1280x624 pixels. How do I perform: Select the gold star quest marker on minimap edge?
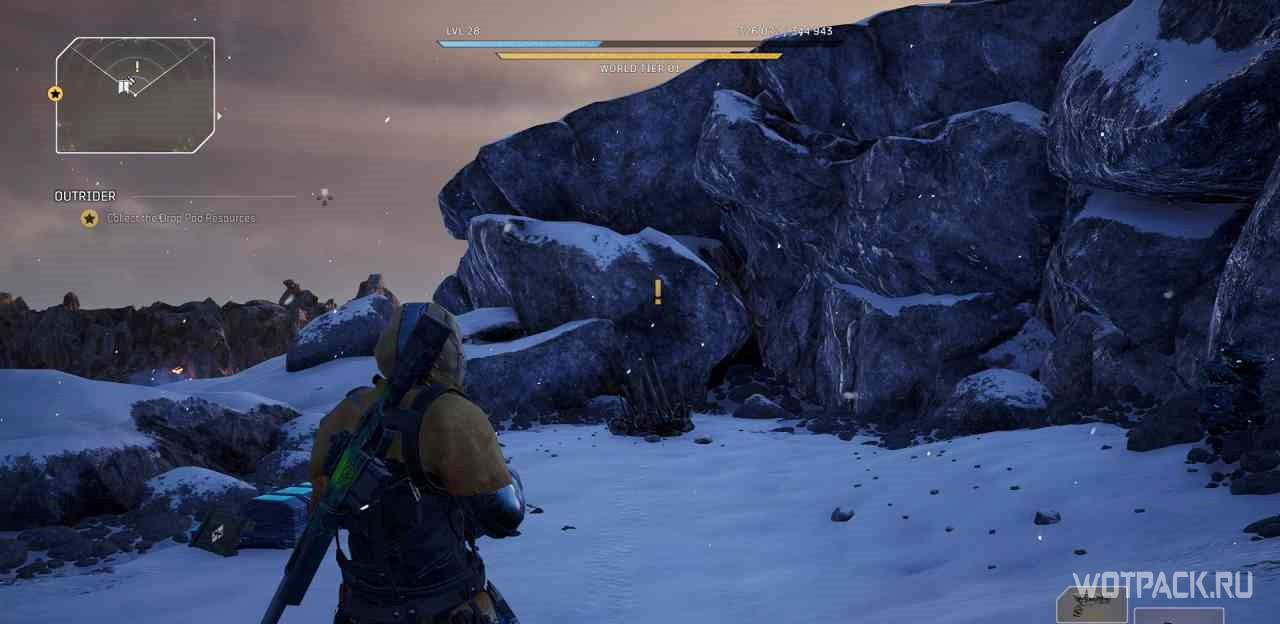click(55, 94)
